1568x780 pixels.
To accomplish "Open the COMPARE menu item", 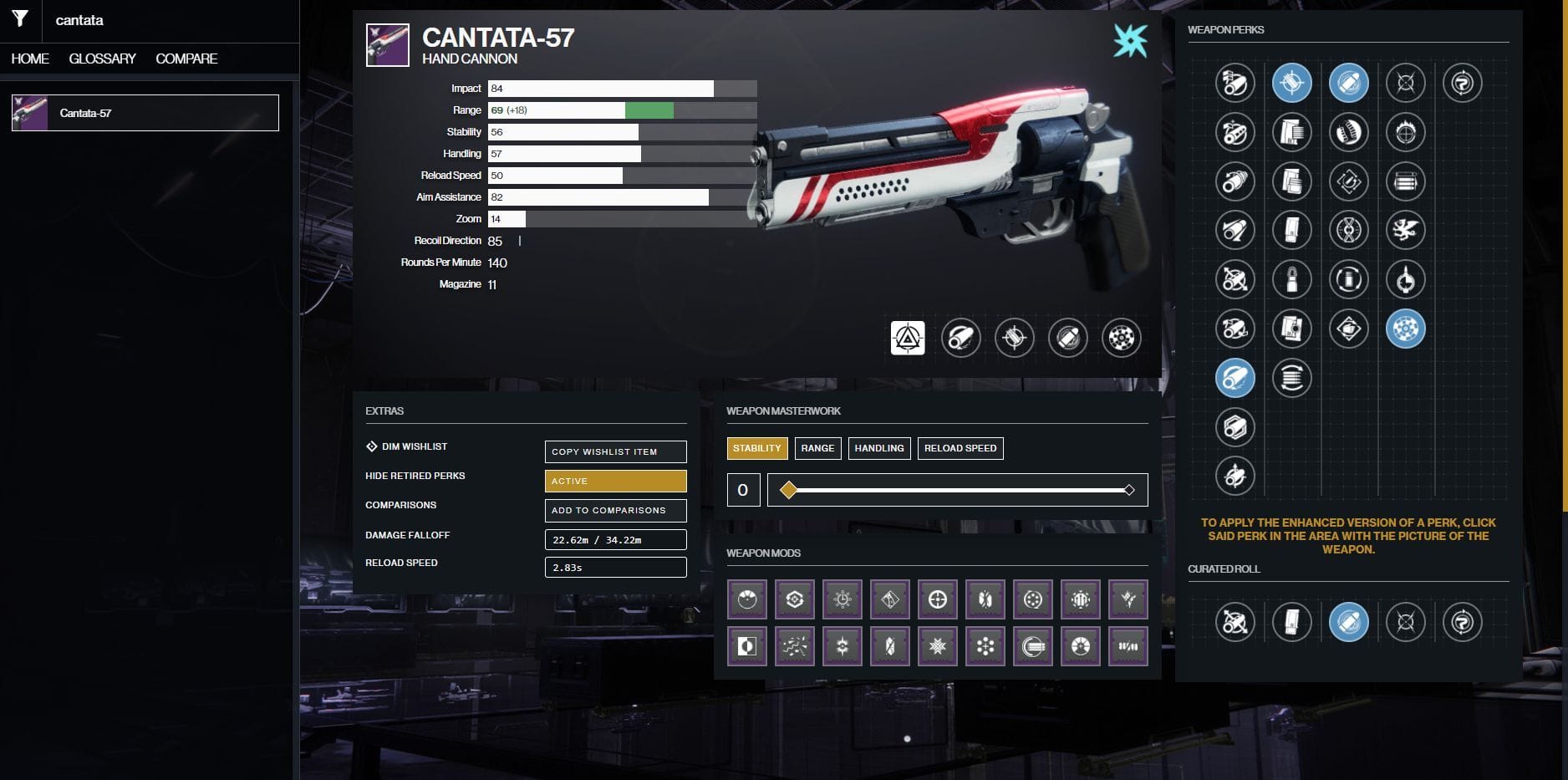I will click(x=185, y=59).
